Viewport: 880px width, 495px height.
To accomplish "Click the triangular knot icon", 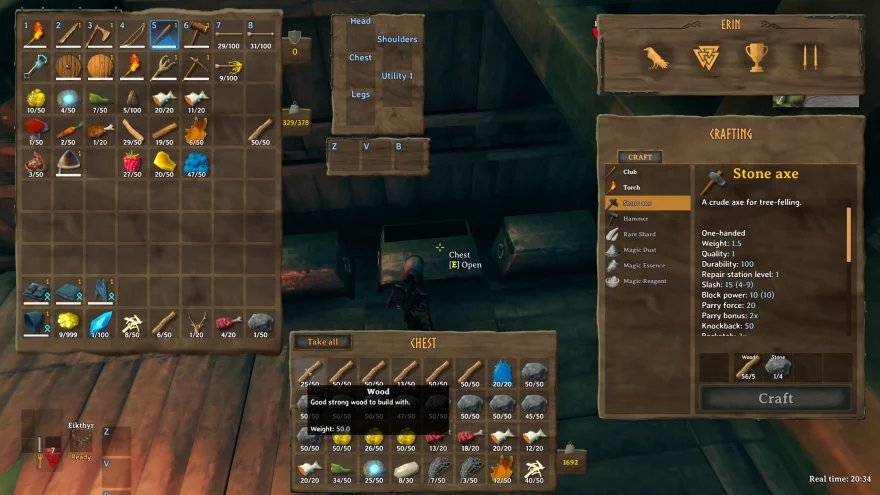I will (706, 58).
